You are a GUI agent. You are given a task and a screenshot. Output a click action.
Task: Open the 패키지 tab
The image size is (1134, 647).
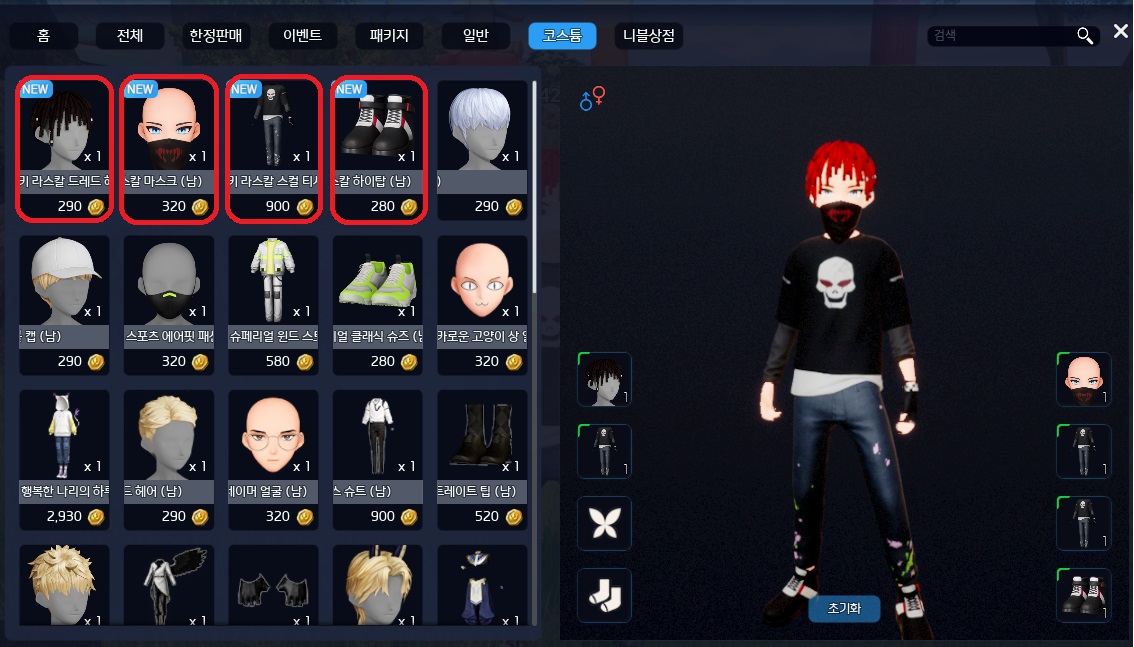(x=389, y=37)
